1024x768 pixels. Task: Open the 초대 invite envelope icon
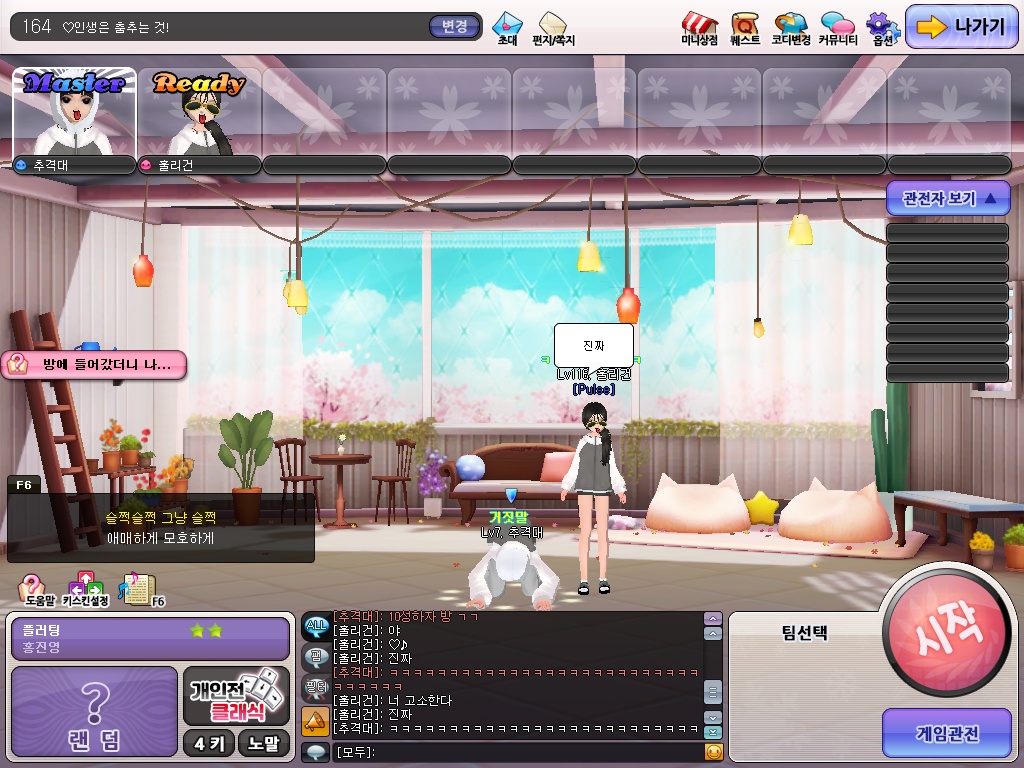click(x=507, y=27)
